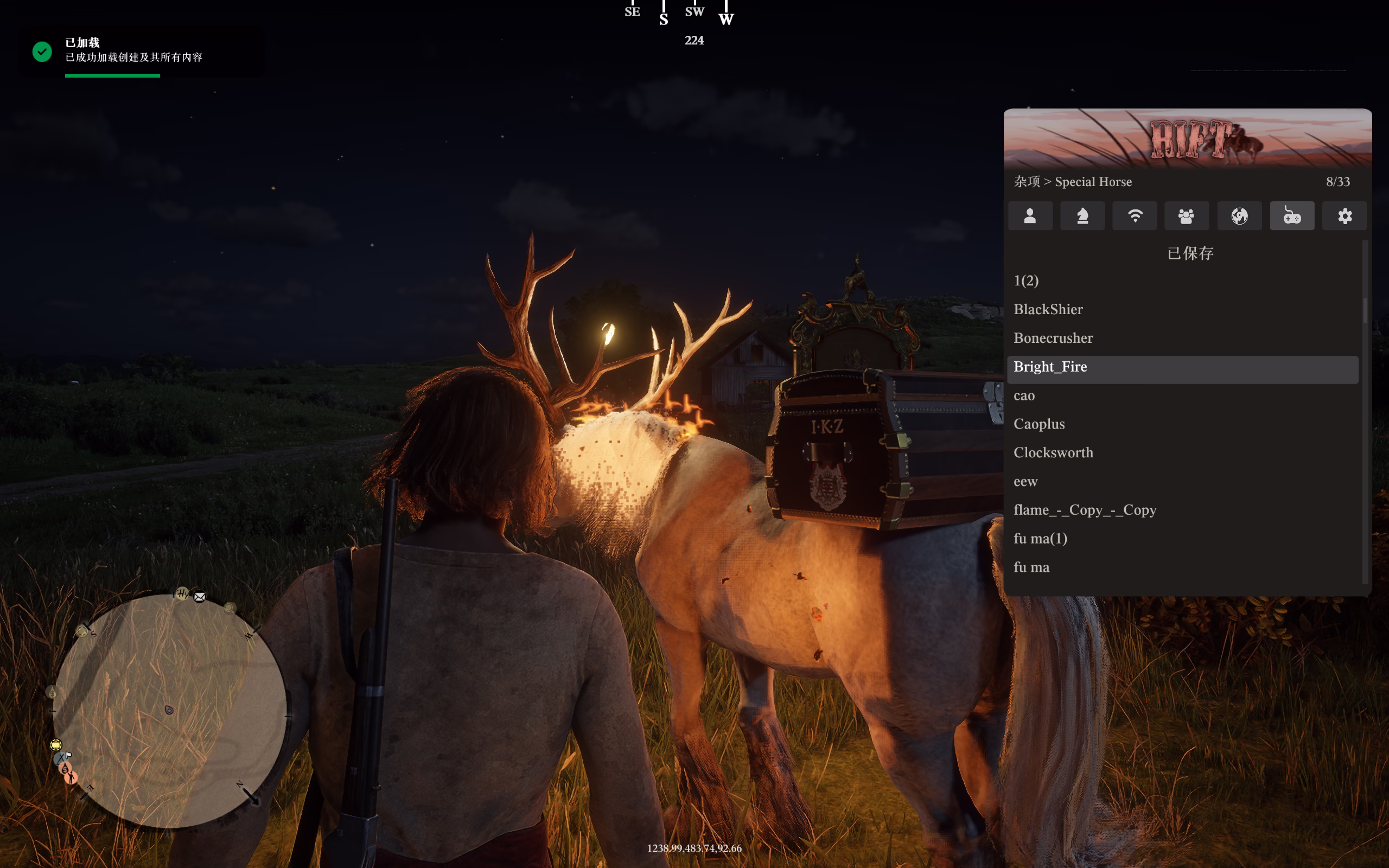Open the player silhouette tab
This screenshot has height=868, width=1389.
pos(1030,216)
